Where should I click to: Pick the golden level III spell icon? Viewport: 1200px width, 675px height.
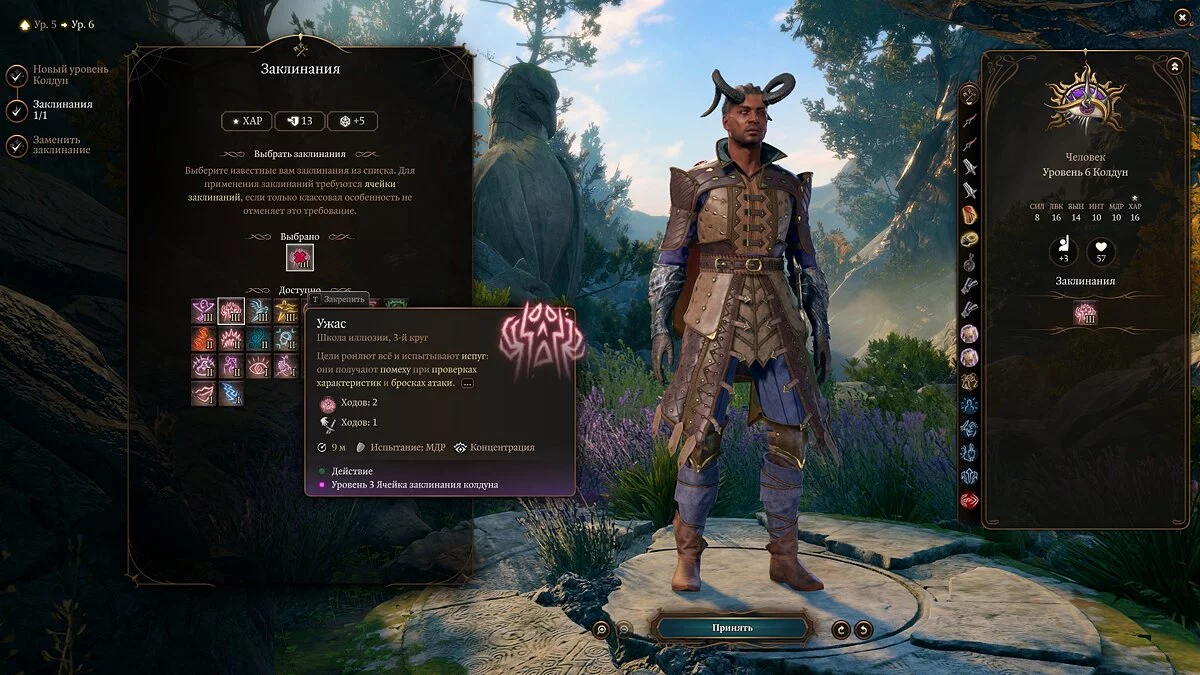pyautogui.click(x=286, y=311)
